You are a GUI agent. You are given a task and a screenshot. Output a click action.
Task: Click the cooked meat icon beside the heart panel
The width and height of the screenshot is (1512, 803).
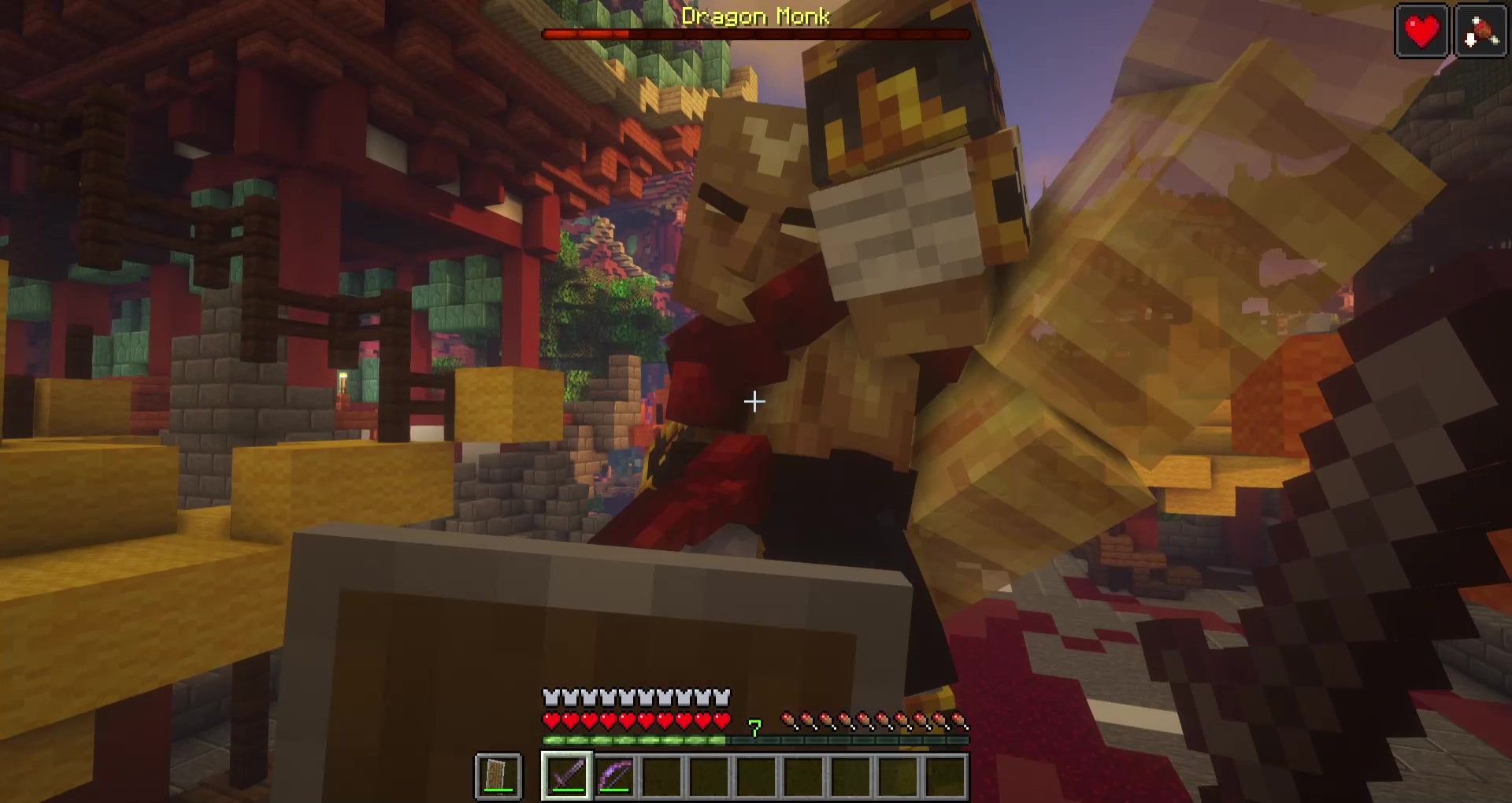point(1480,31)
